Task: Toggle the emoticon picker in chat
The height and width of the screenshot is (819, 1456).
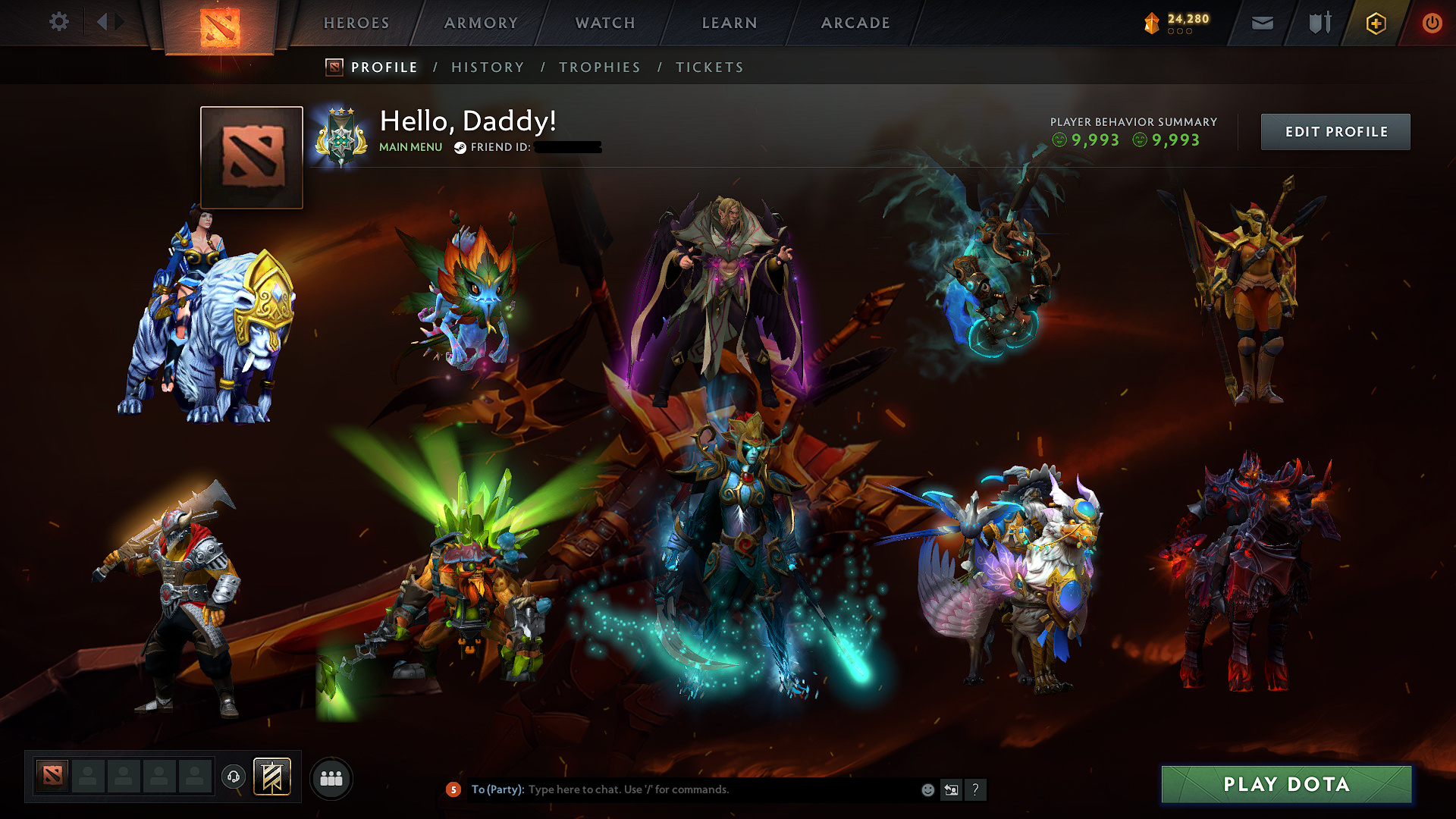Action: pos(927,789)
